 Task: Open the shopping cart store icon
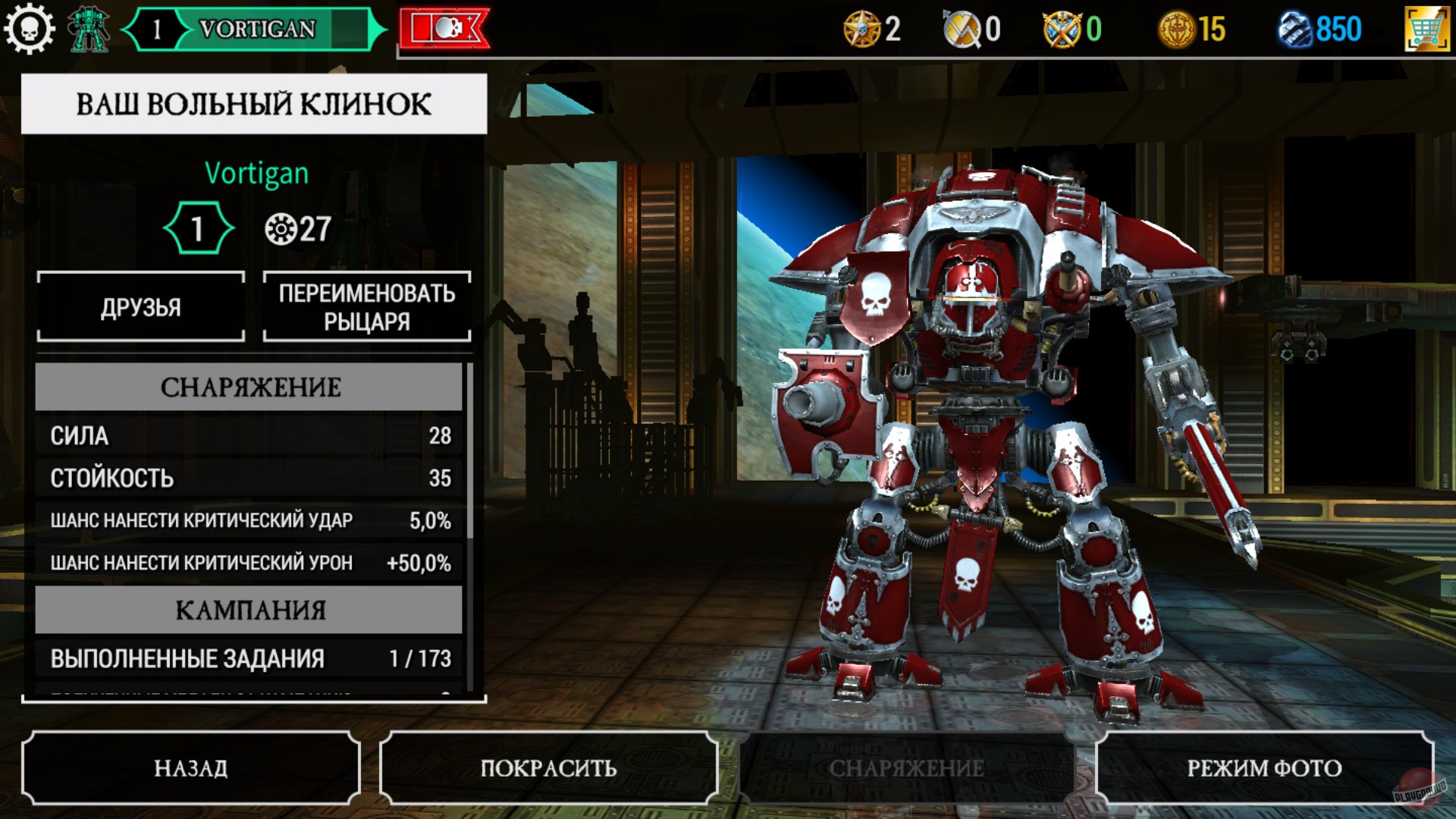[x=1423, y=29]
